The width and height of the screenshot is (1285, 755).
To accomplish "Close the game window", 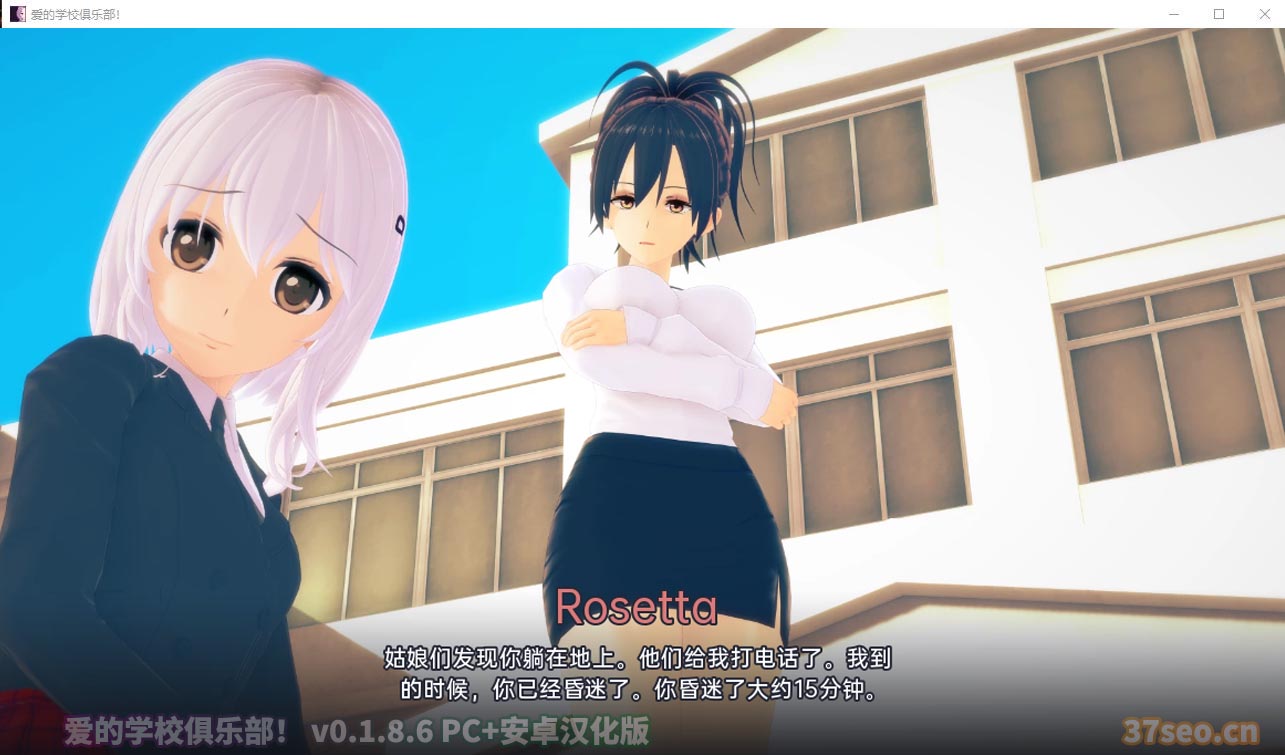I will pos(1263,14).
